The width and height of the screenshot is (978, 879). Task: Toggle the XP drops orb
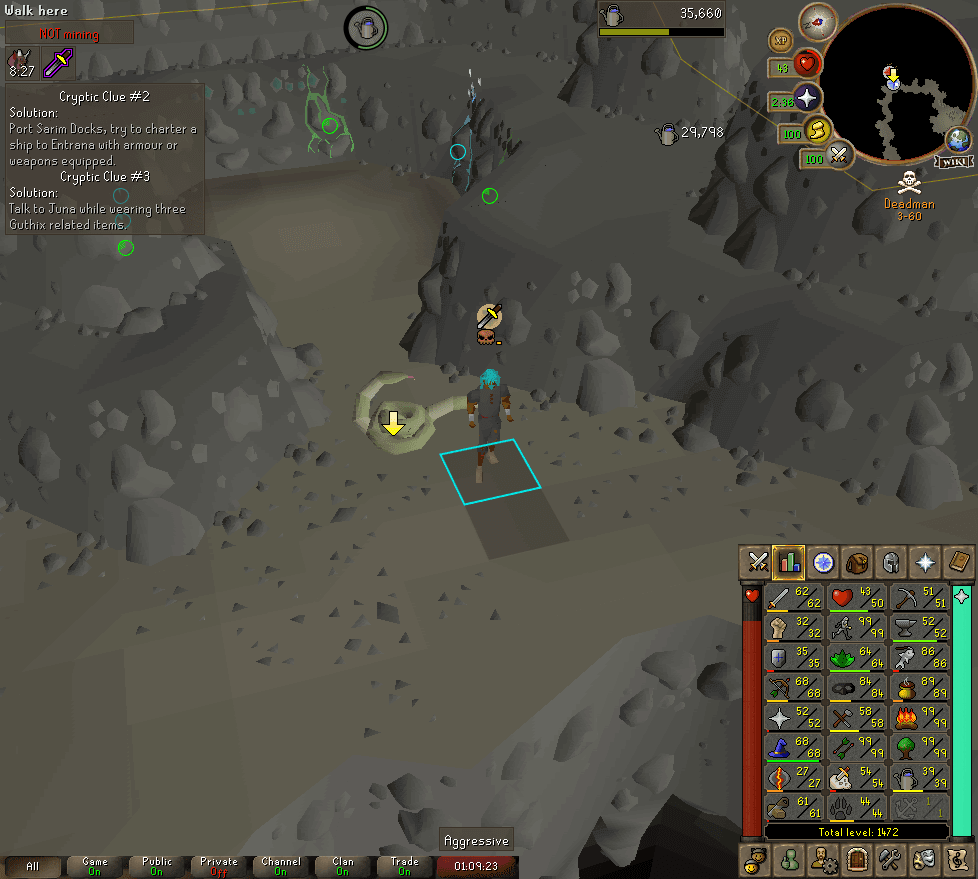pyautogui.click(x=780, y=41)
